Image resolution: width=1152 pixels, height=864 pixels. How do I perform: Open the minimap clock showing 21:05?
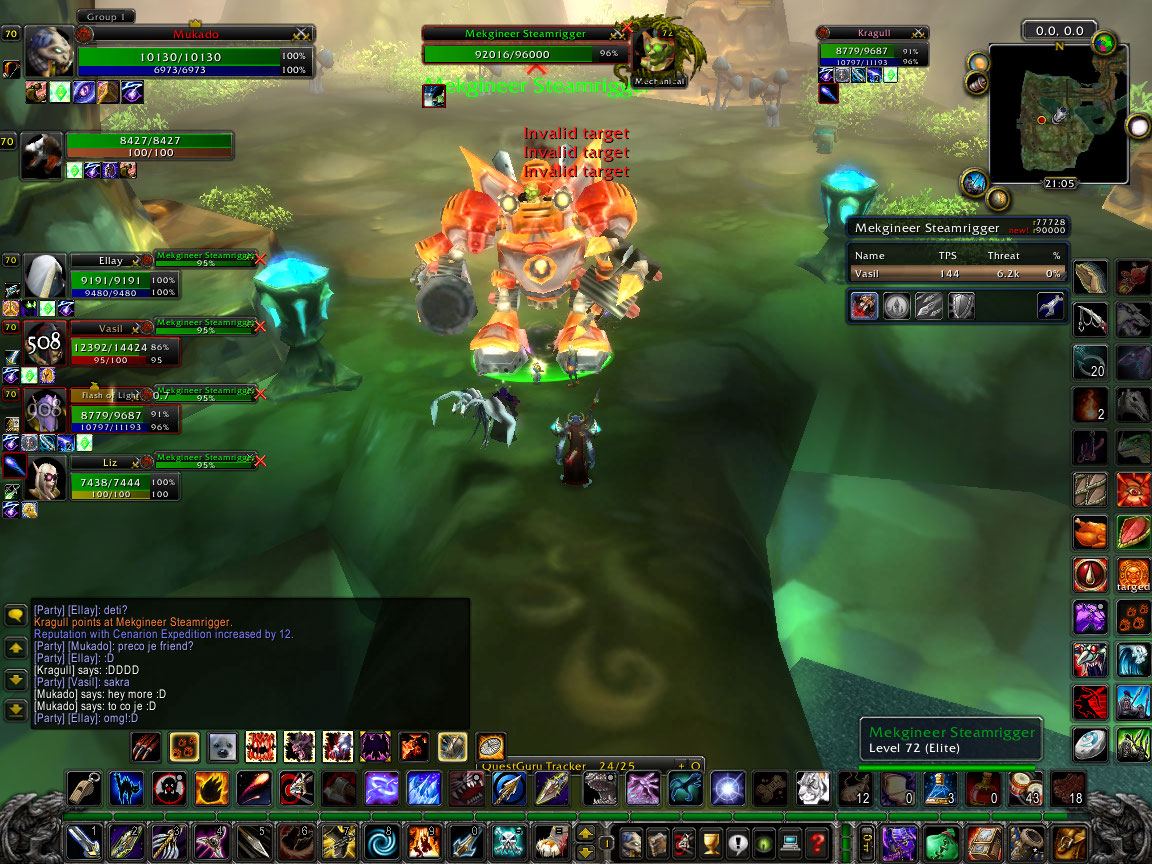[x=1060, y=184]
